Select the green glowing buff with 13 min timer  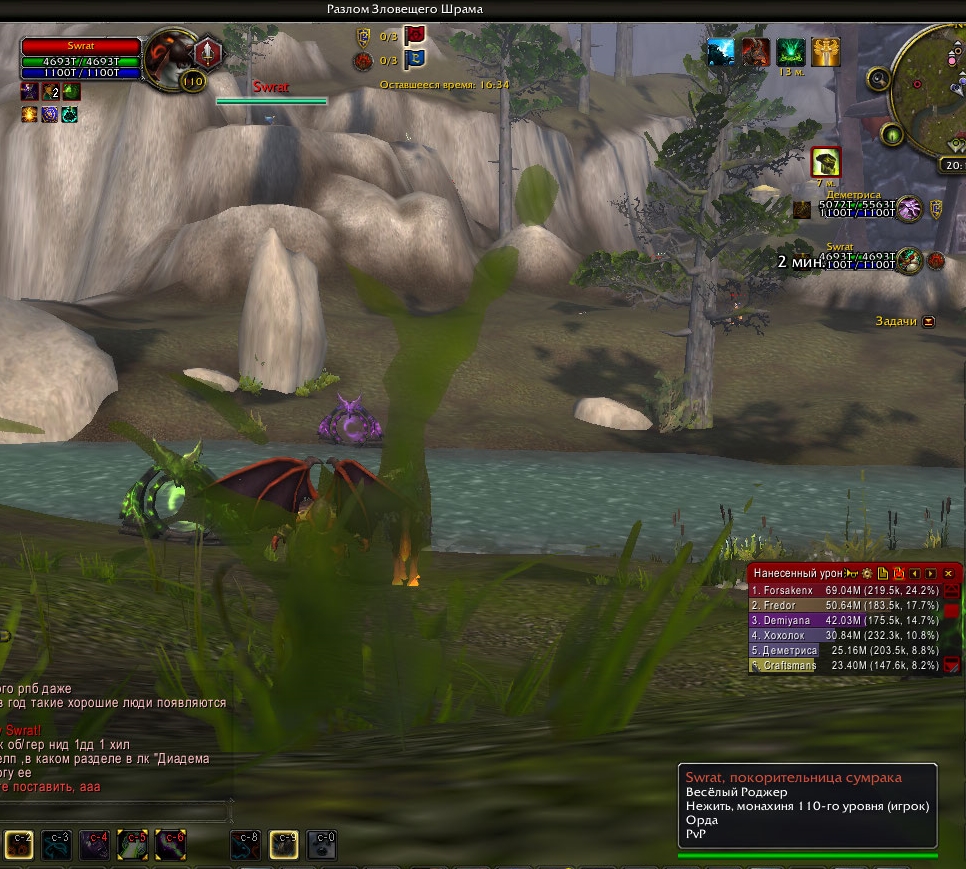pos(791,52)
